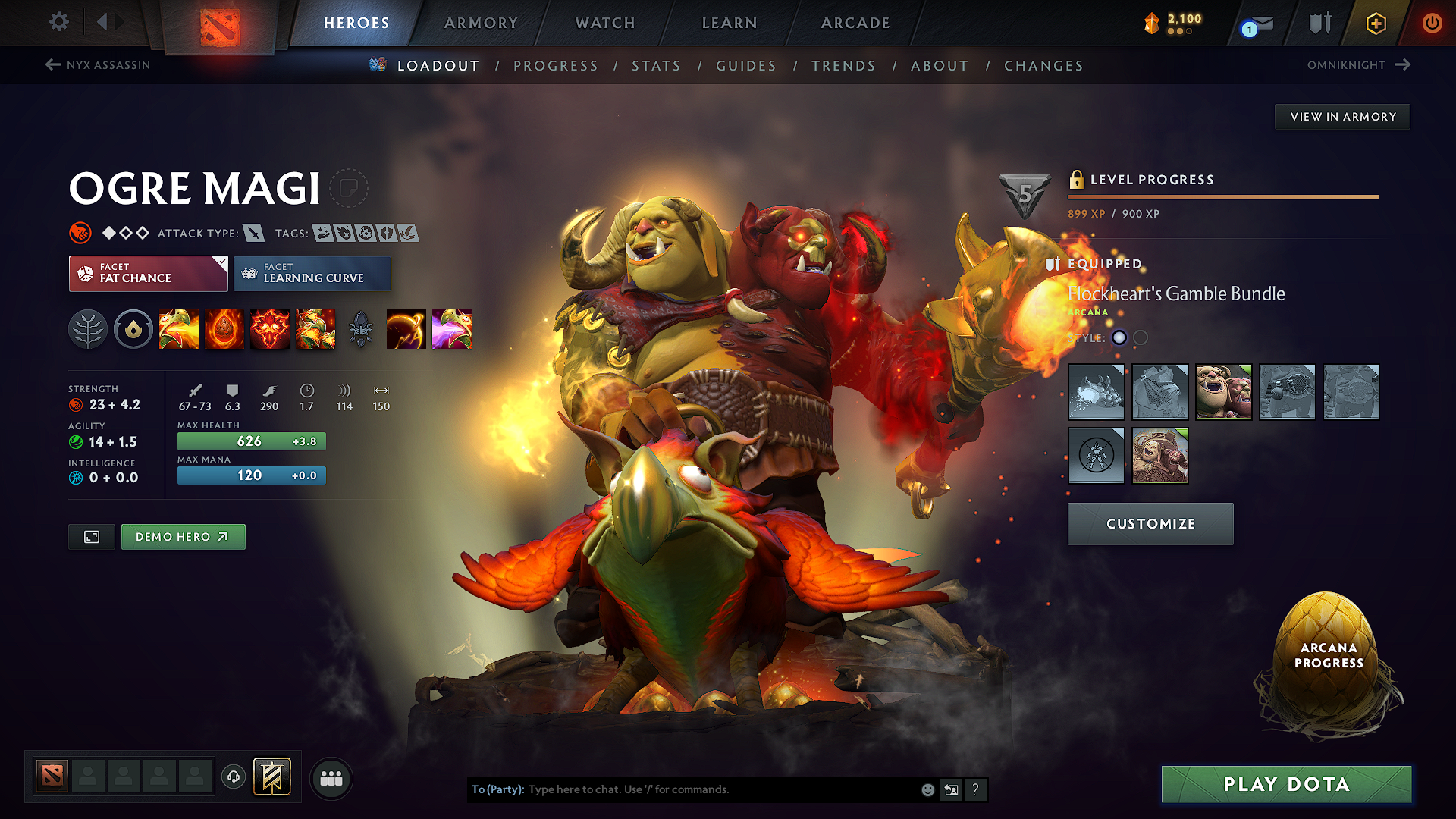
Task: Select the innate ability icon
Action: (x=133, y=329)
